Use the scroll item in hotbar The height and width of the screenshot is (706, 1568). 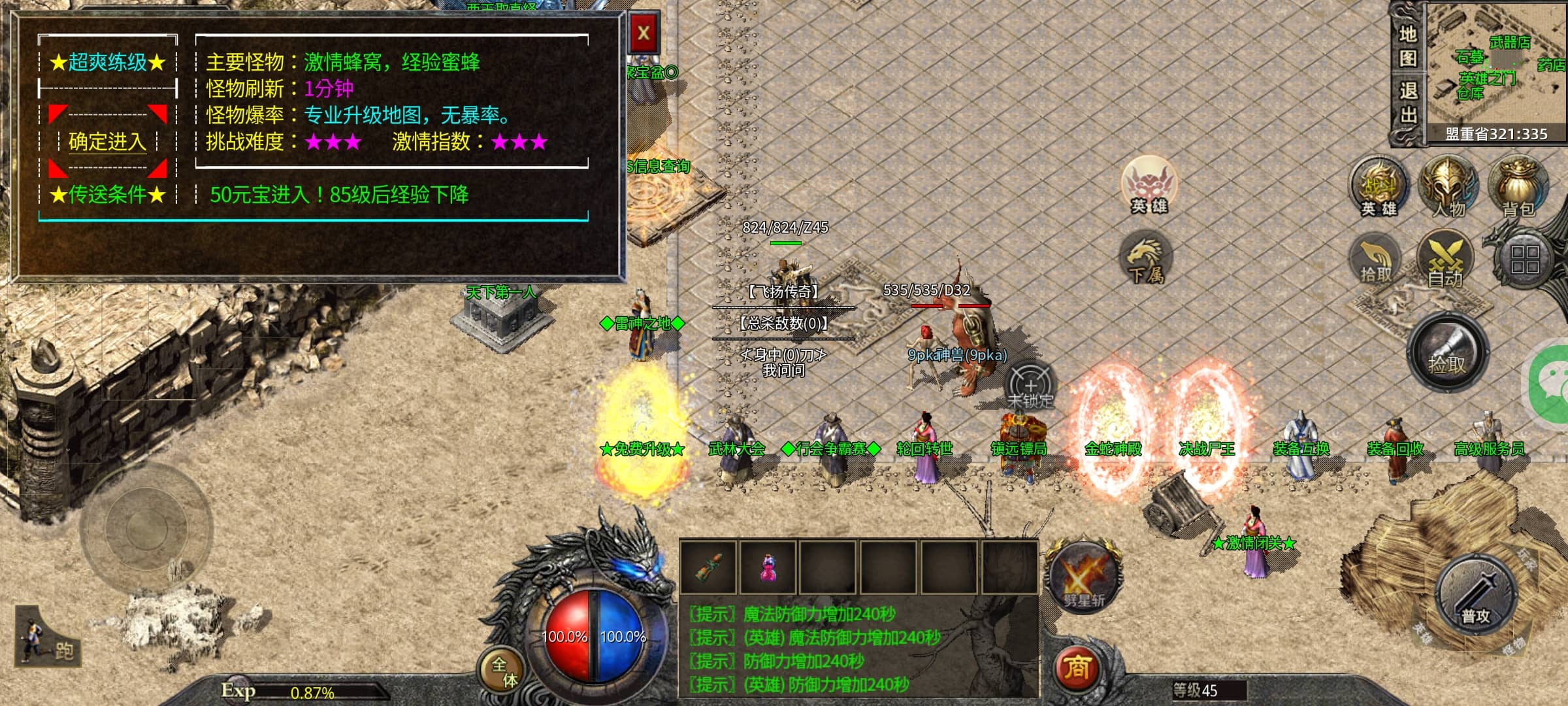pyautogui.click(x=709, y=567)
